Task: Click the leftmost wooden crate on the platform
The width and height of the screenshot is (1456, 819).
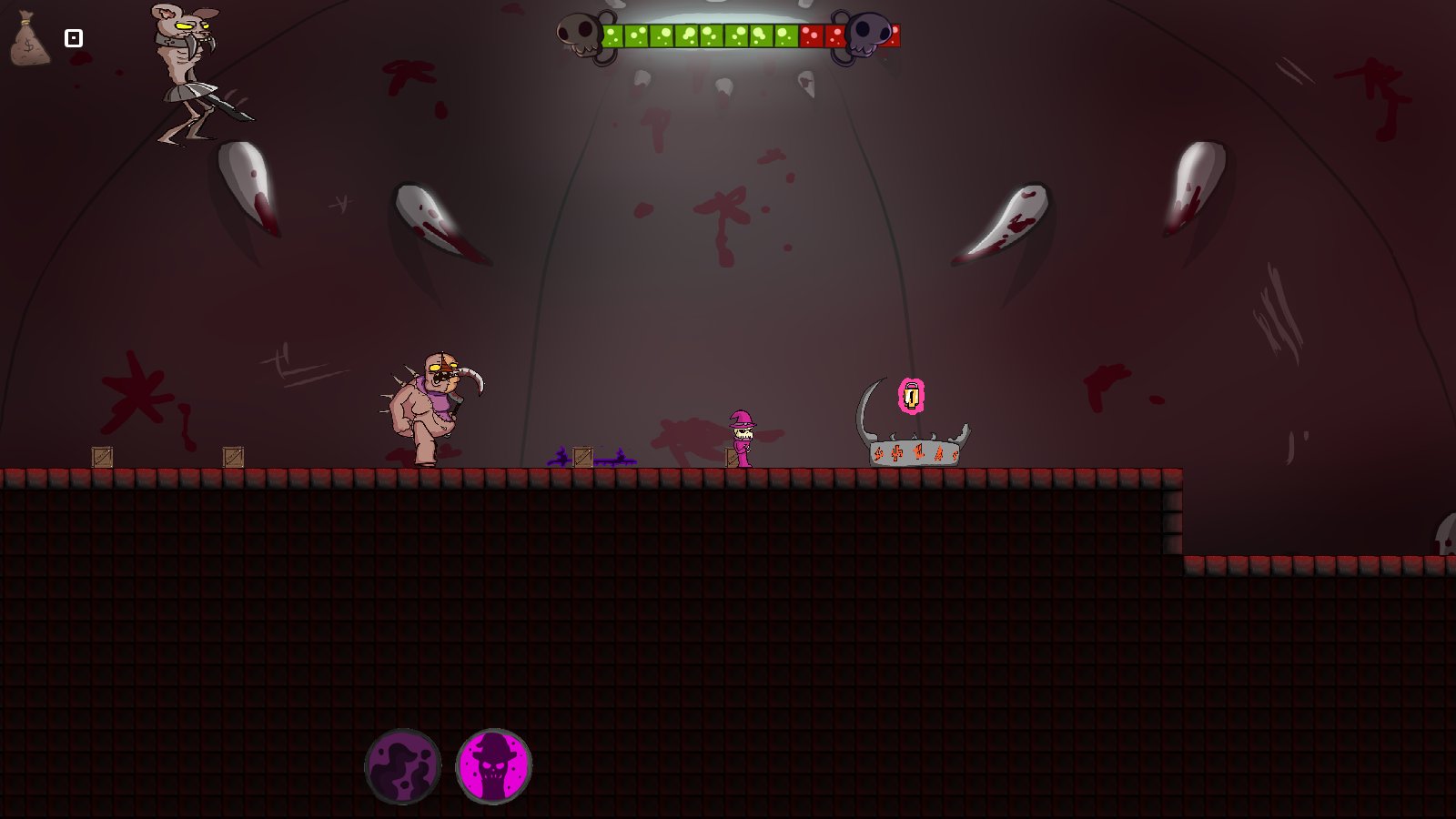Action: click(x=100, y=457)
